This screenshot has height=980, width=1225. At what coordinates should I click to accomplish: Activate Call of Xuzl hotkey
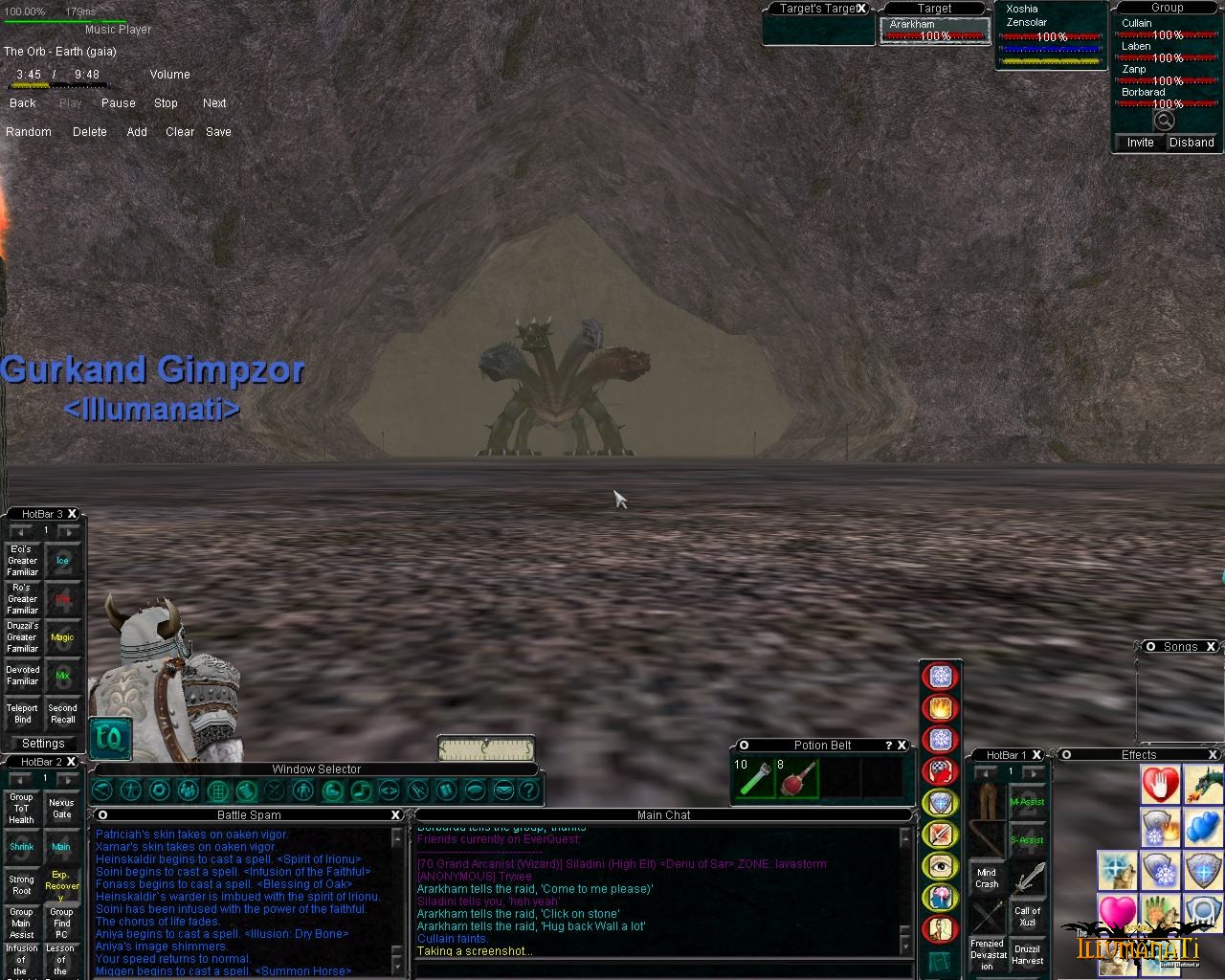tap(1027, 917)
